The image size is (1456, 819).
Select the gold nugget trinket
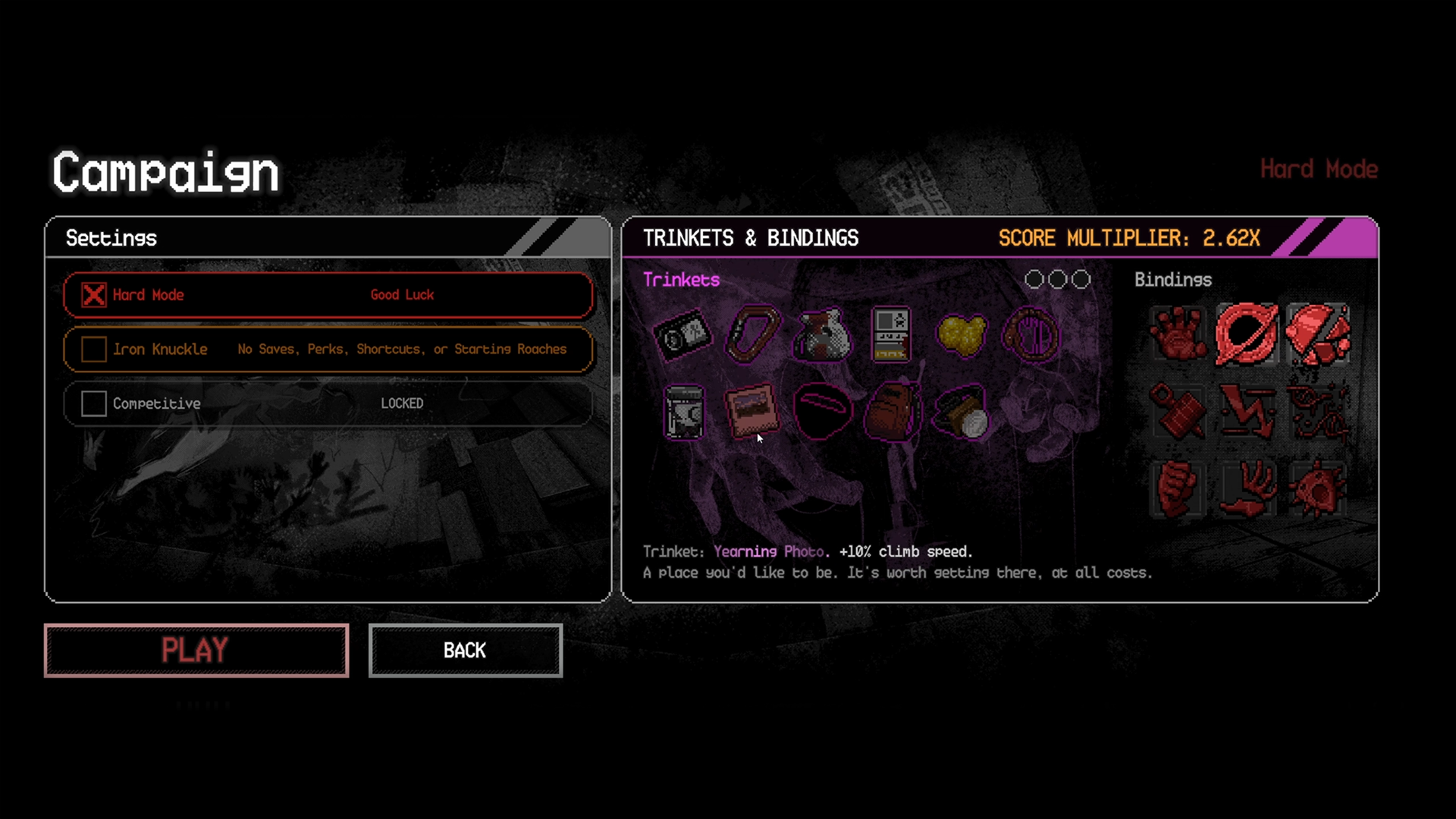point(961,334)
